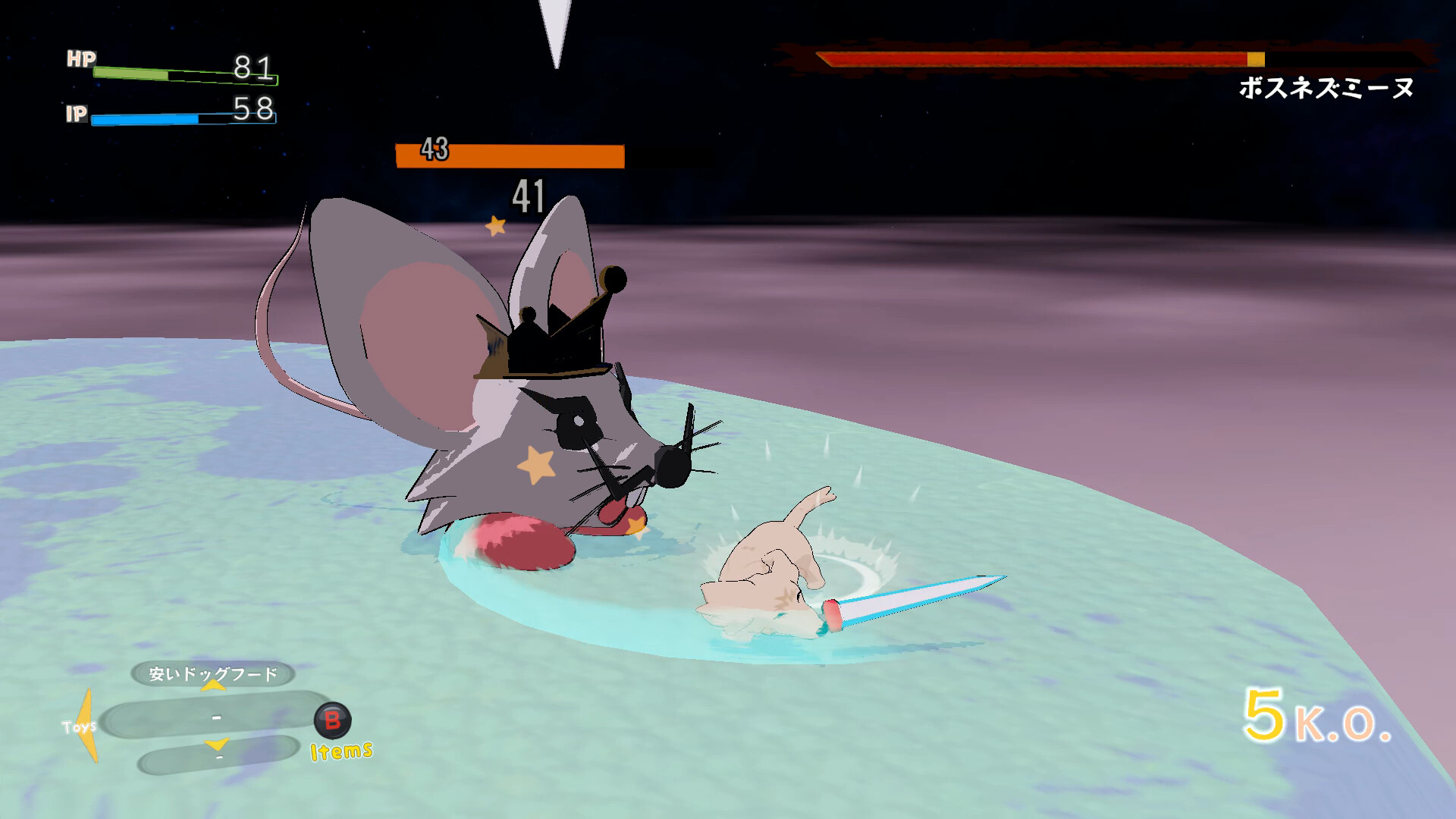Click the orange star near the damage number

coord(496,224)
